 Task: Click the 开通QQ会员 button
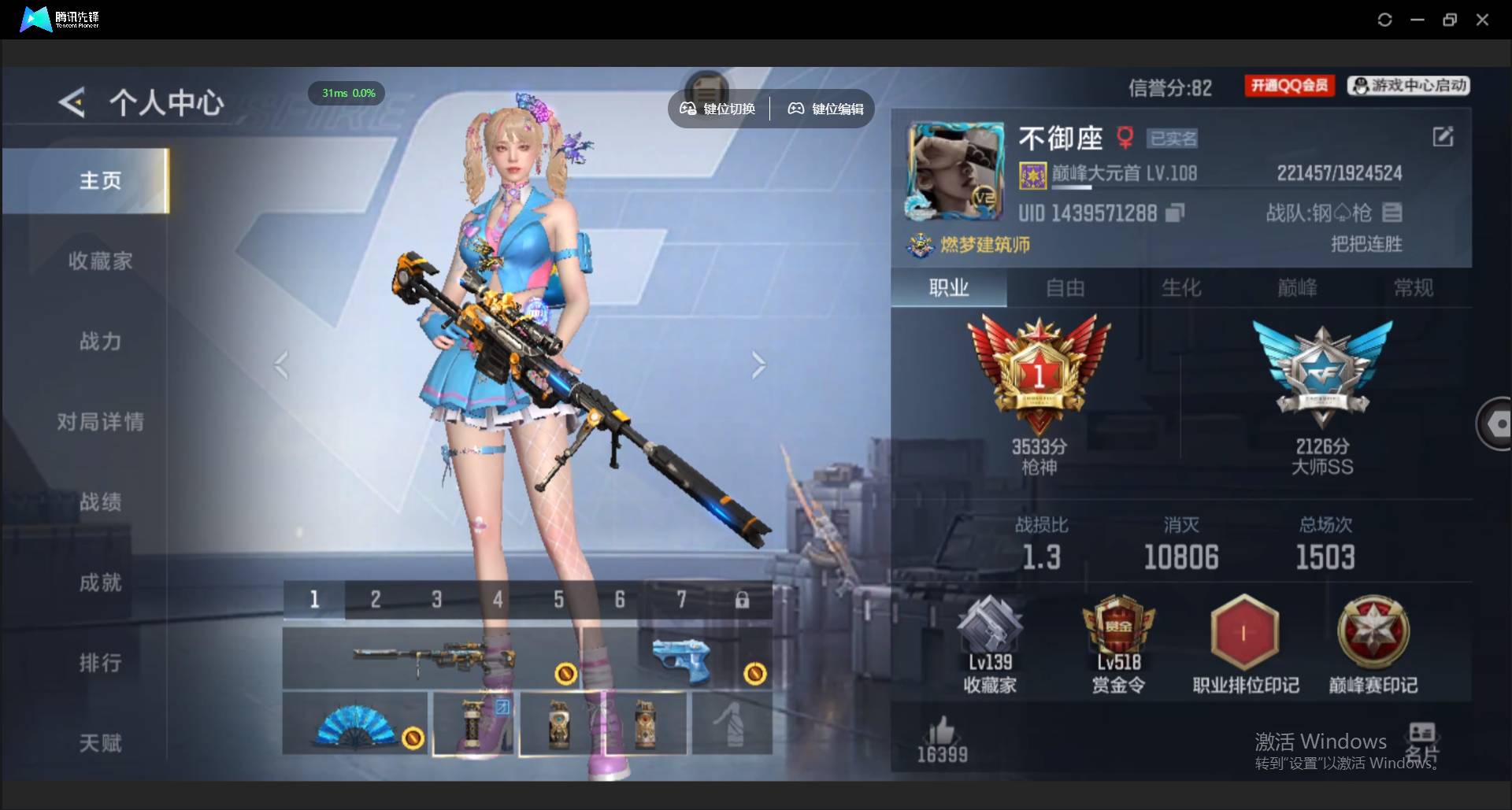[x=1288, y=86]
